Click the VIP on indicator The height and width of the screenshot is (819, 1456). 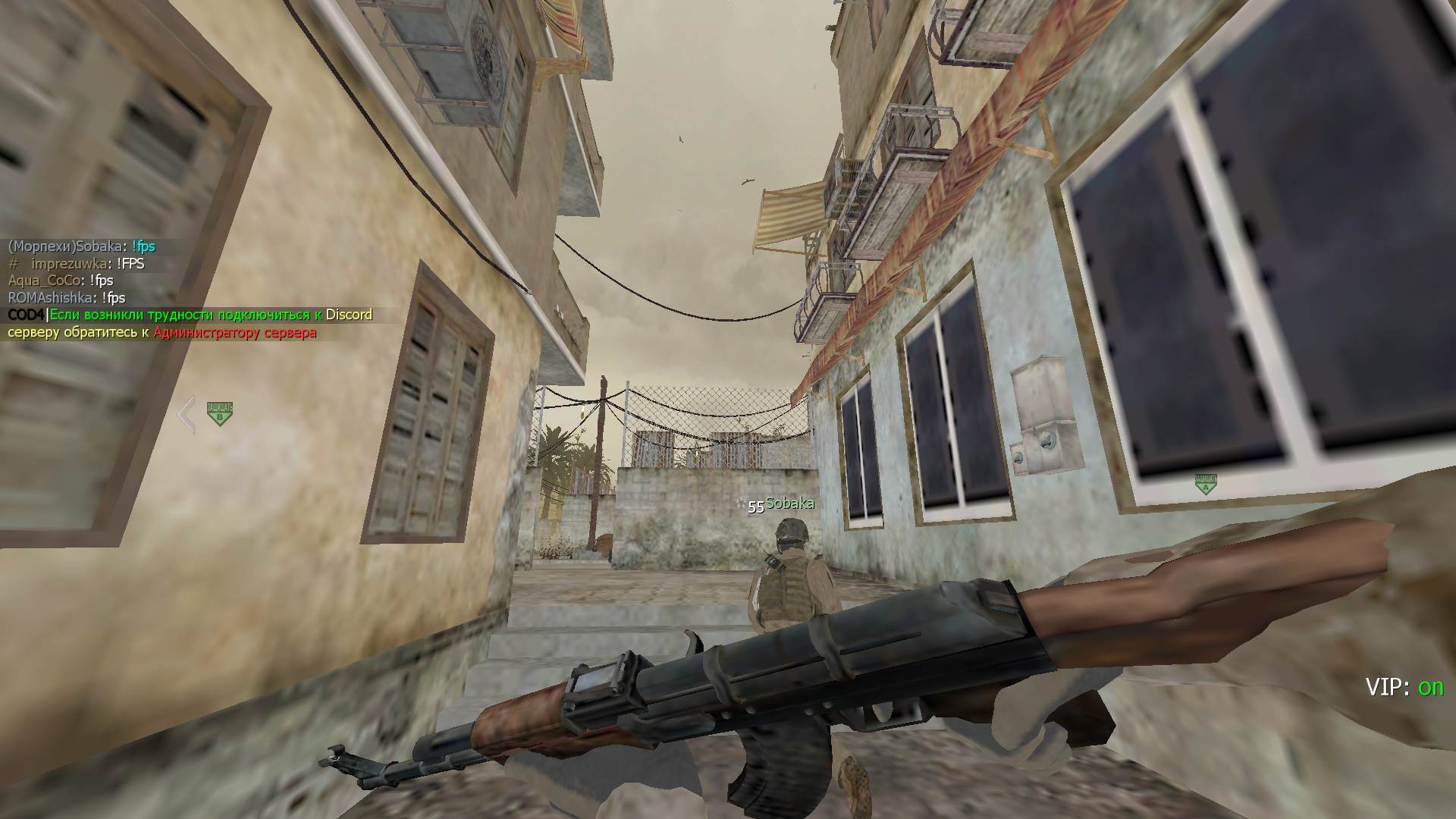[1404, 687]
